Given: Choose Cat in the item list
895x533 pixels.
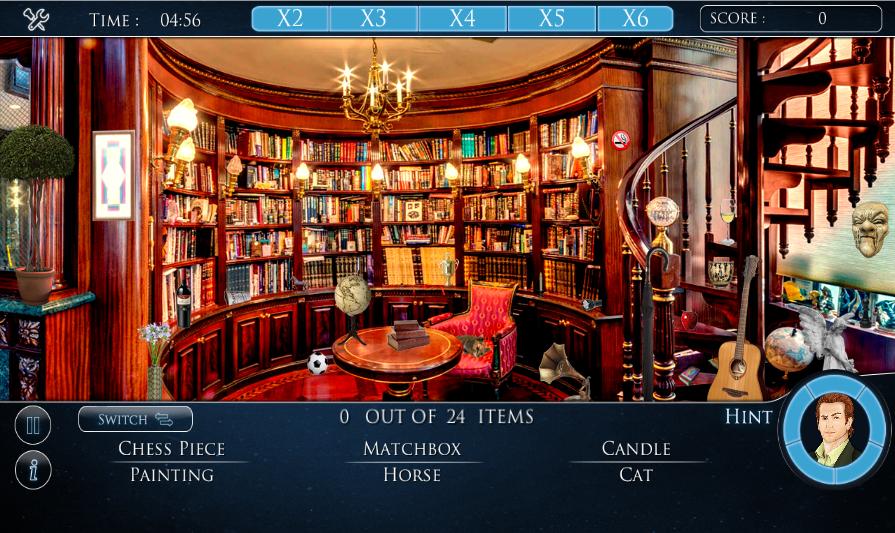Looking at the screenshot, I should point(636,475).
